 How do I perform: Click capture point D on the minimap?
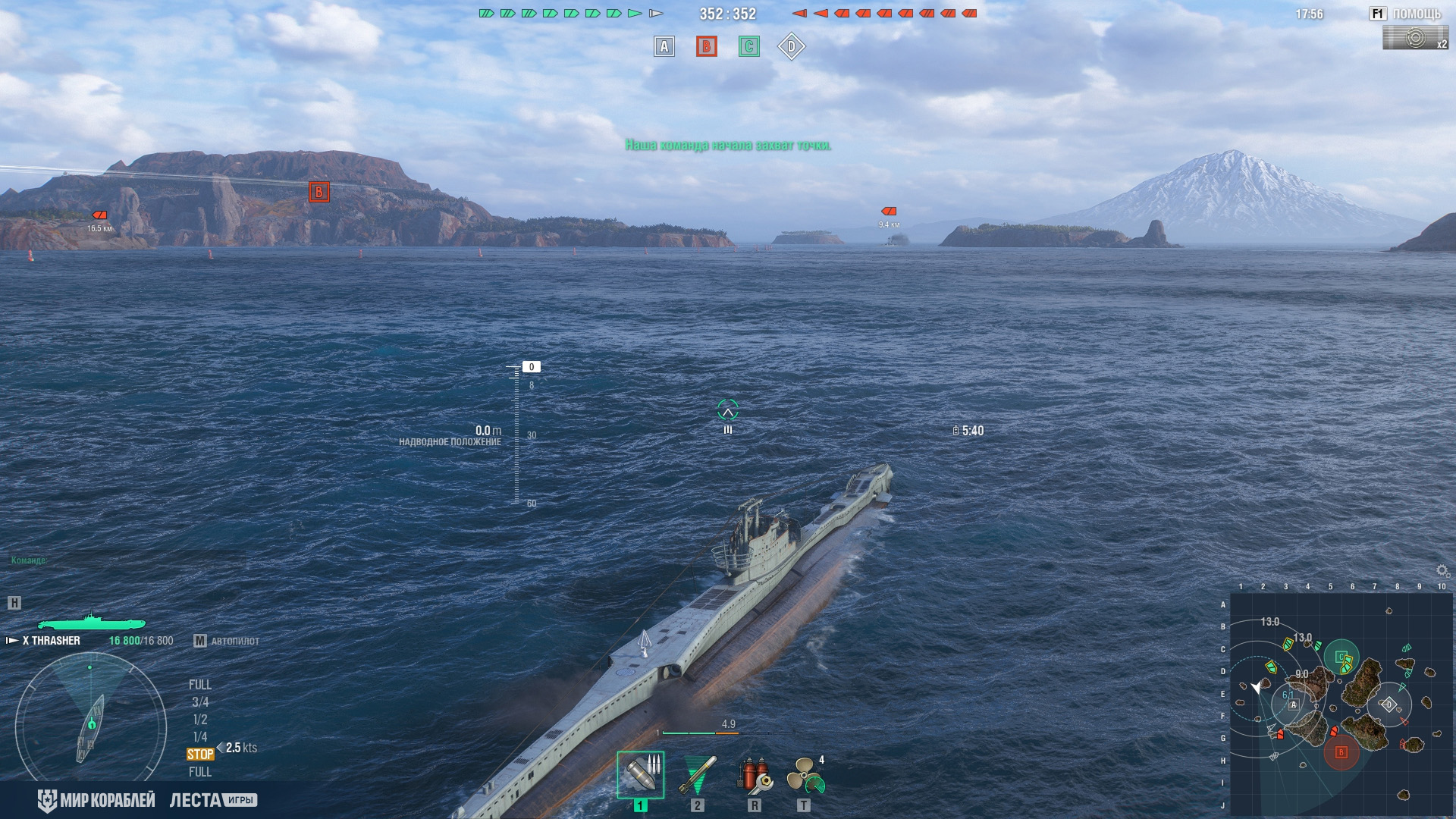point(1389,704)
